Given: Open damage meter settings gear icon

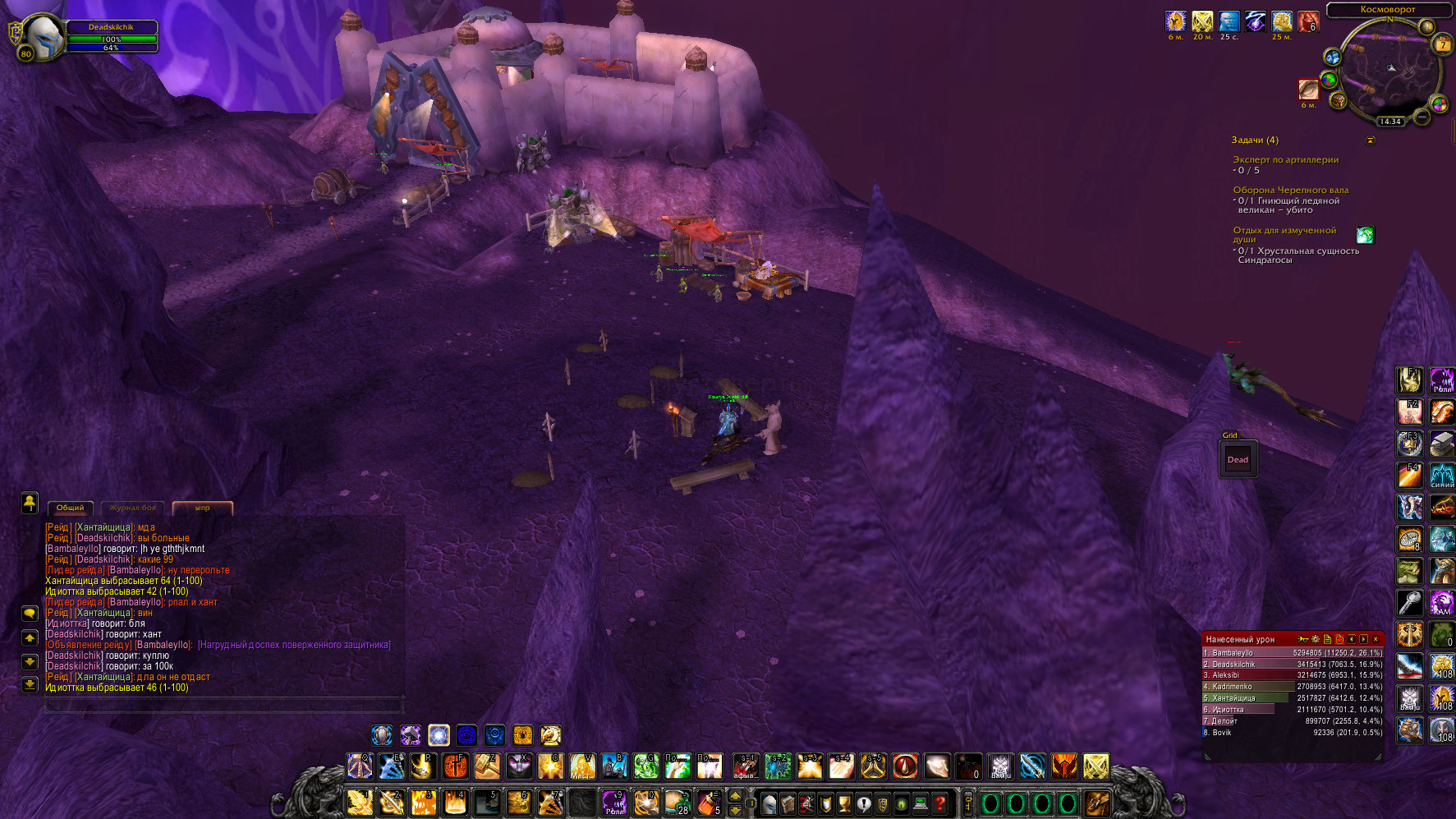Looking at the screenshot, I should coord(1315,639).
